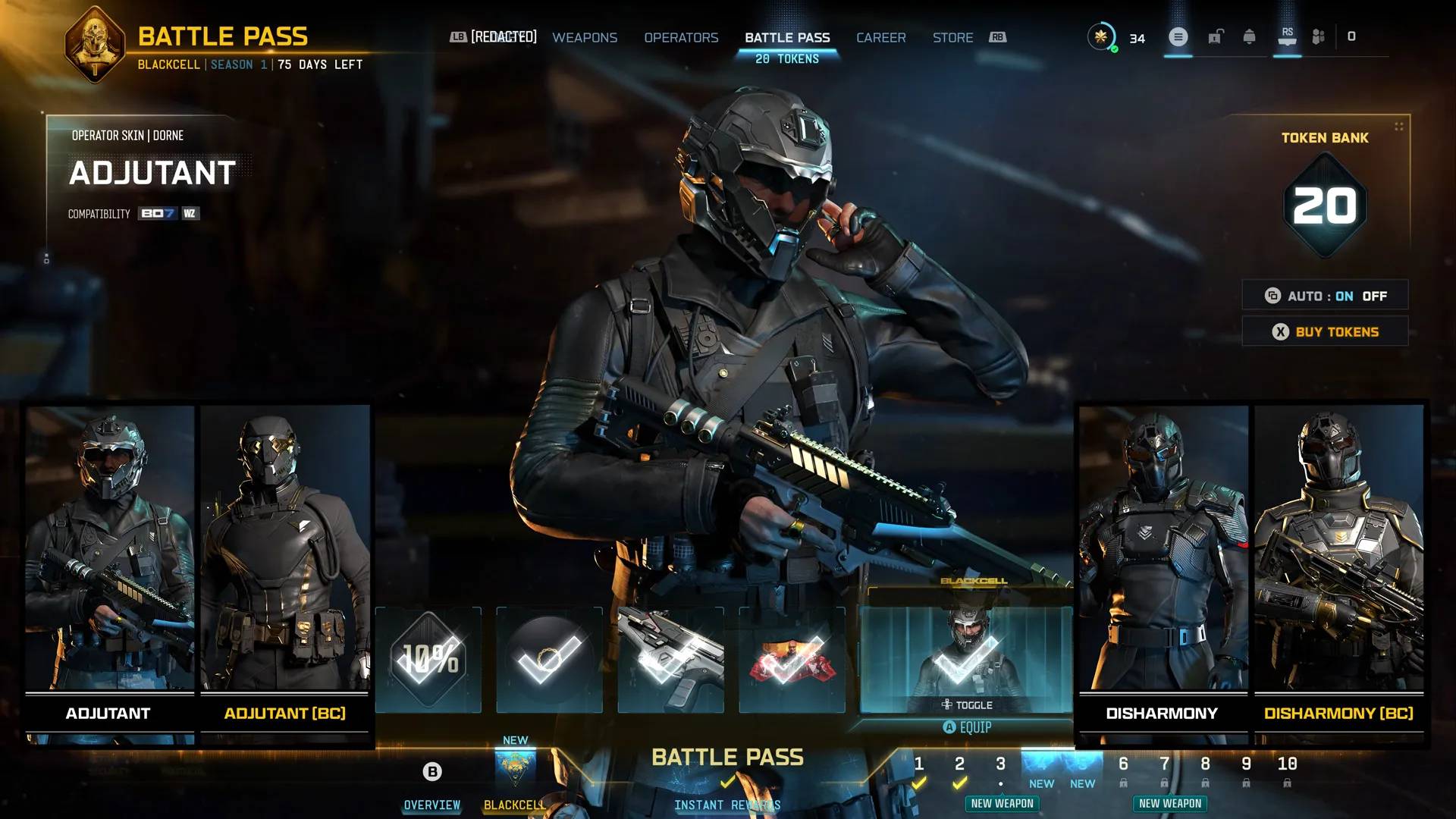Screen dimensions: 1456x819
Task: Select the 10% XP boost reward tile
Action: coord(427,658)
